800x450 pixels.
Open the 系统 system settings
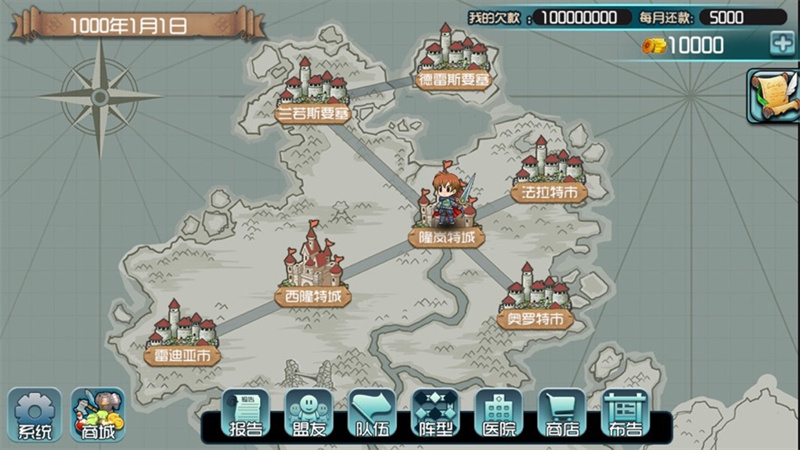pyautogui.click(x=35, y=414)
